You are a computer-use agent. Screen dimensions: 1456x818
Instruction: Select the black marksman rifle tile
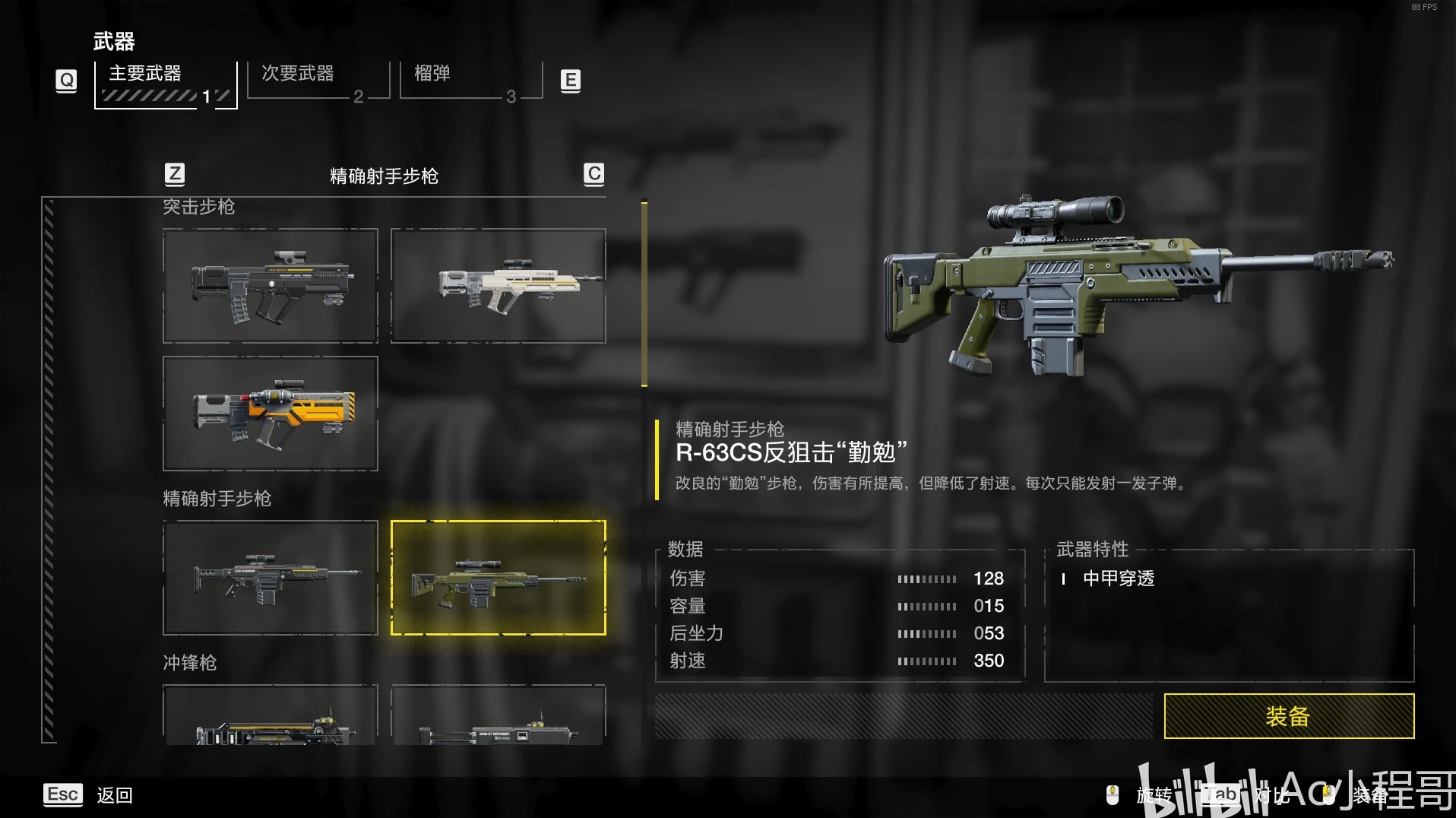(270, 578)
